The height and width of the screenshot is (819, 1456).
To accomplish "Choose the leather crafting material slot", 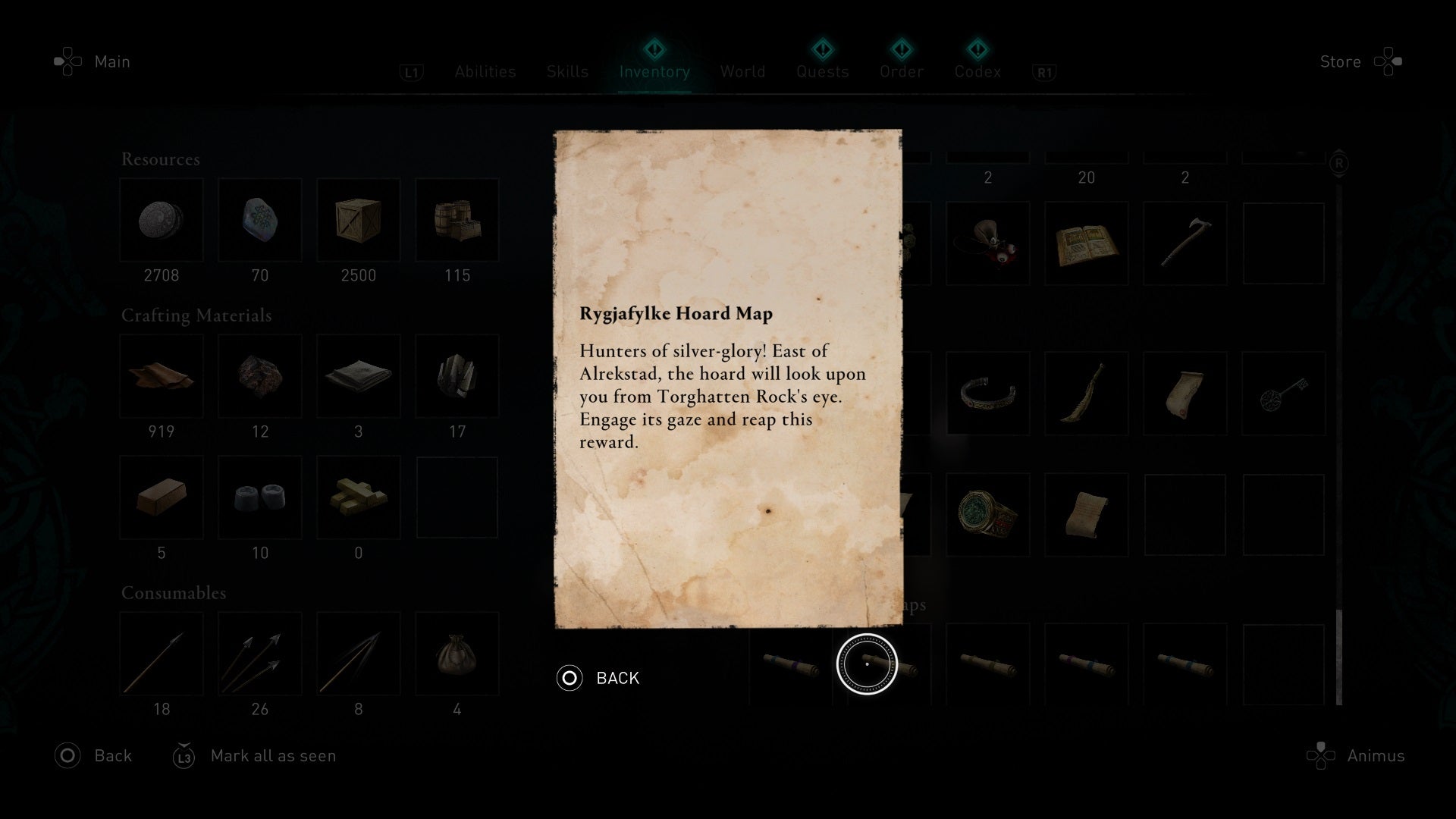I will pos(162,377).
